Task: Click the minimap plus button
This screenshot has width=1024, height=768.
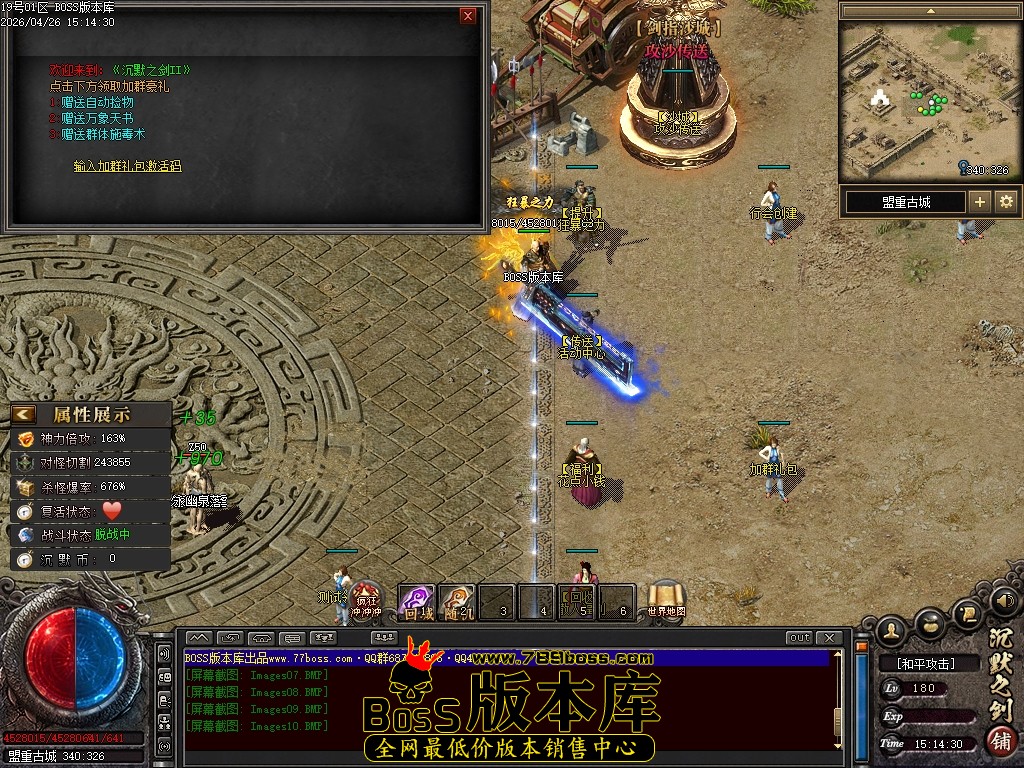Action: (980, 202)
